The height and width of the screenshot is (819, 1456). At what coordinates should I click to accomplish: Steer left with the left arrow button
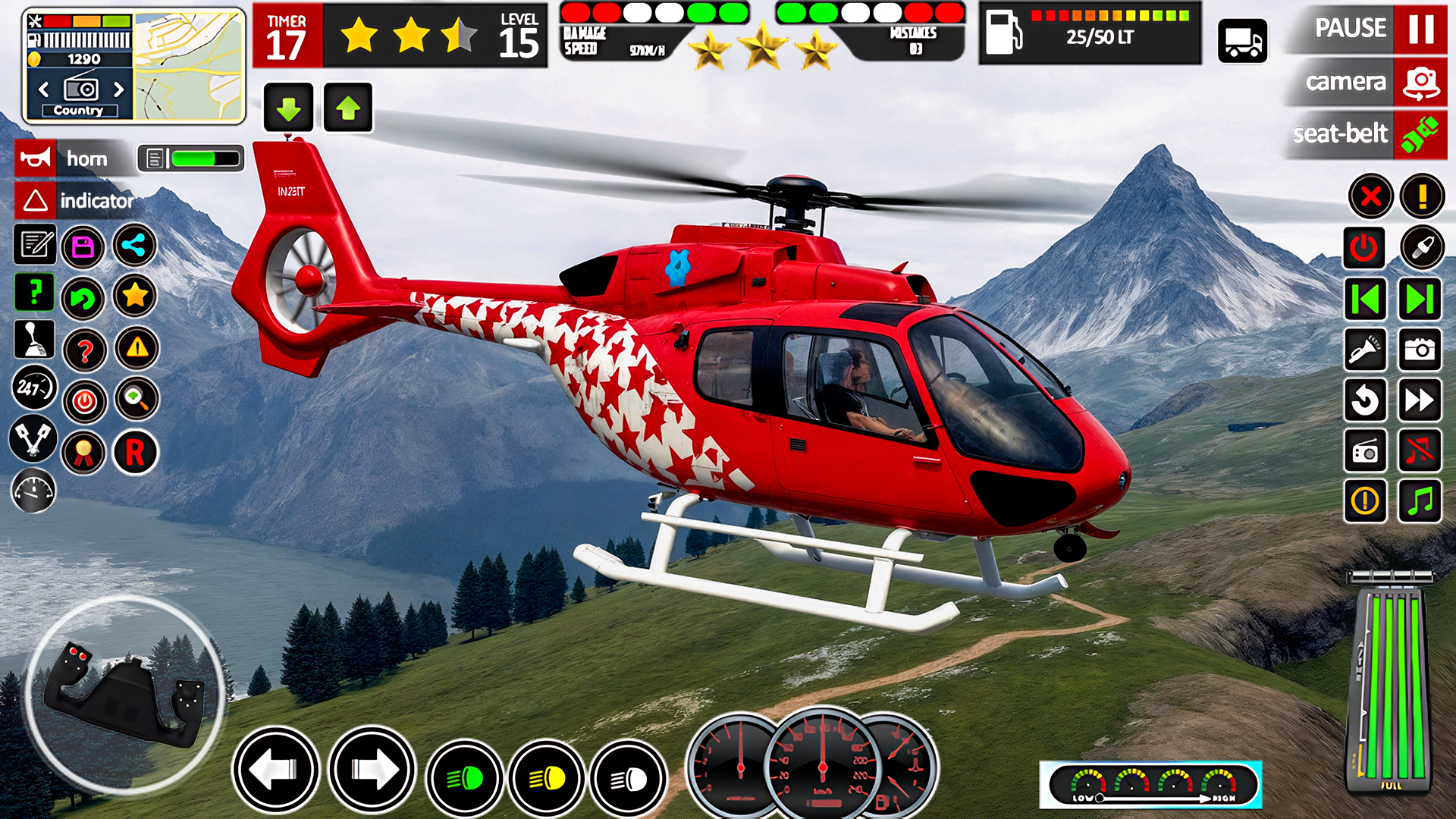tap(276, 770)
